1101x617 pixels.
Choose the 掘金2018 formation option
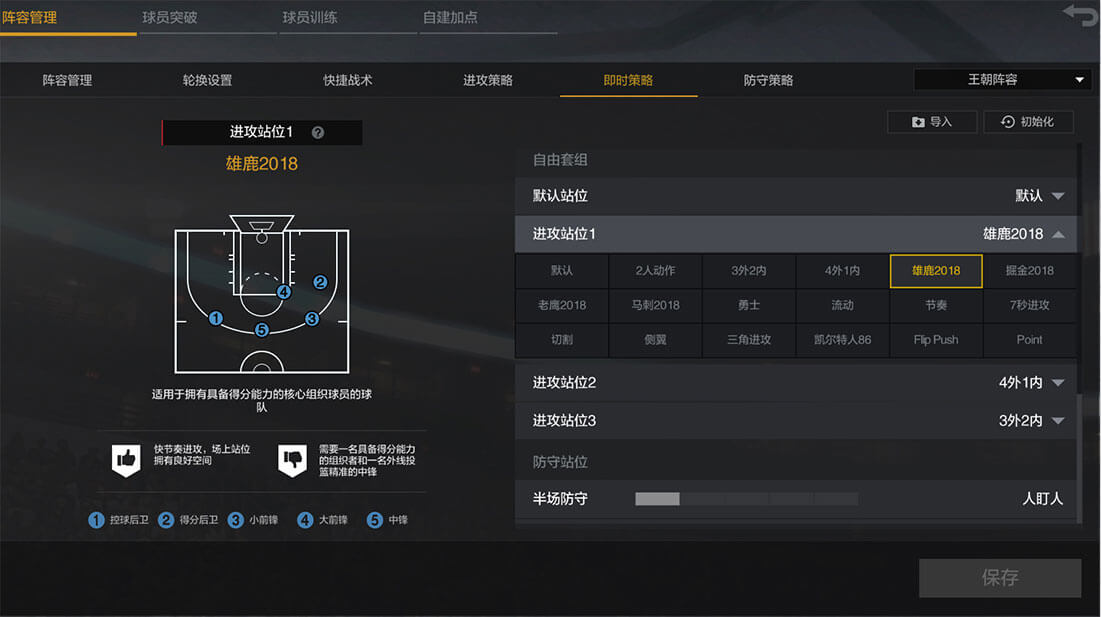click(x=1029, y=271)
